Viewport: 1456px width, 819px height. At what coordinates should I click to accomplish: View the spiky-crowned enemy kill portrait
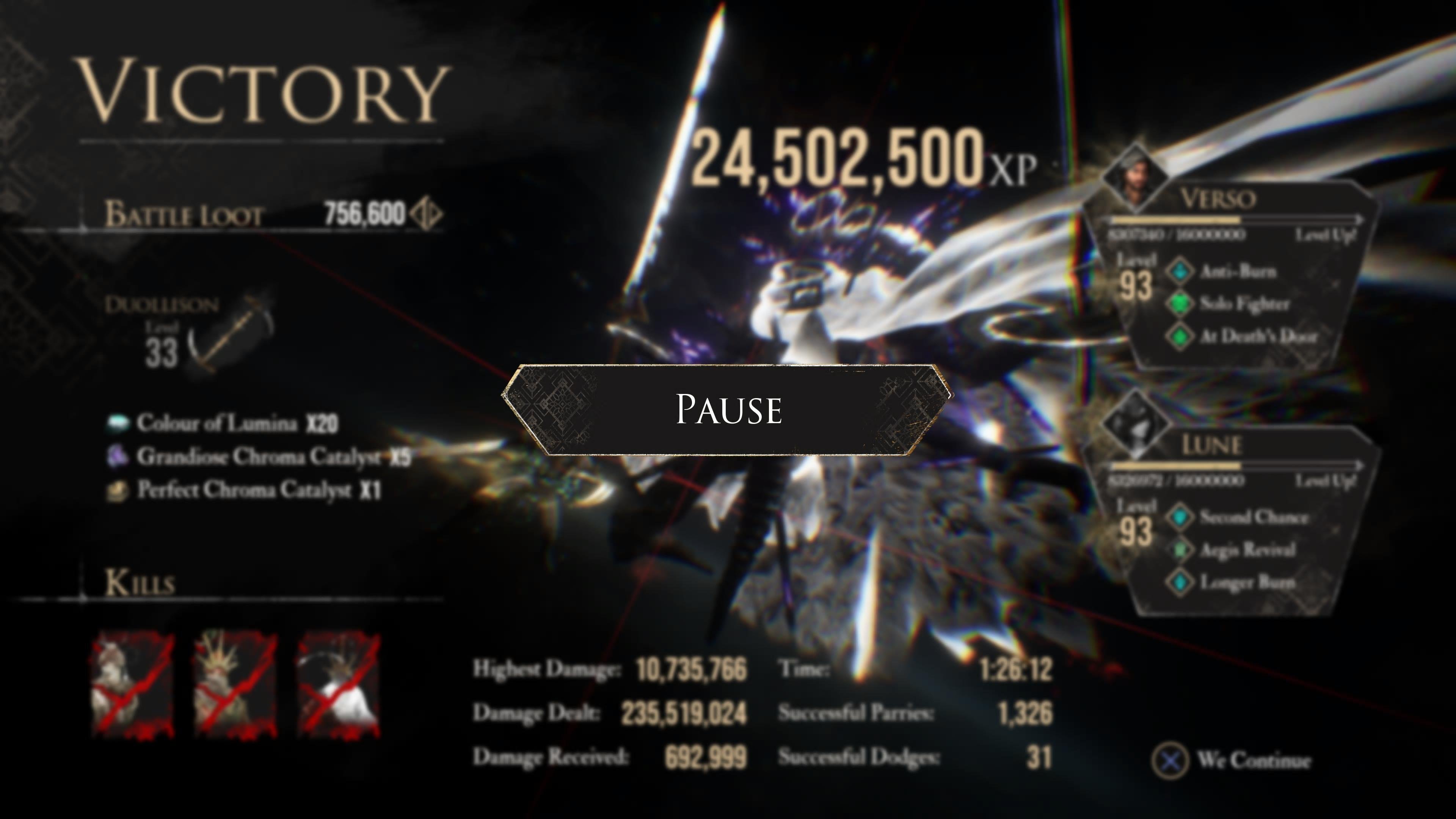coord(236,686)
